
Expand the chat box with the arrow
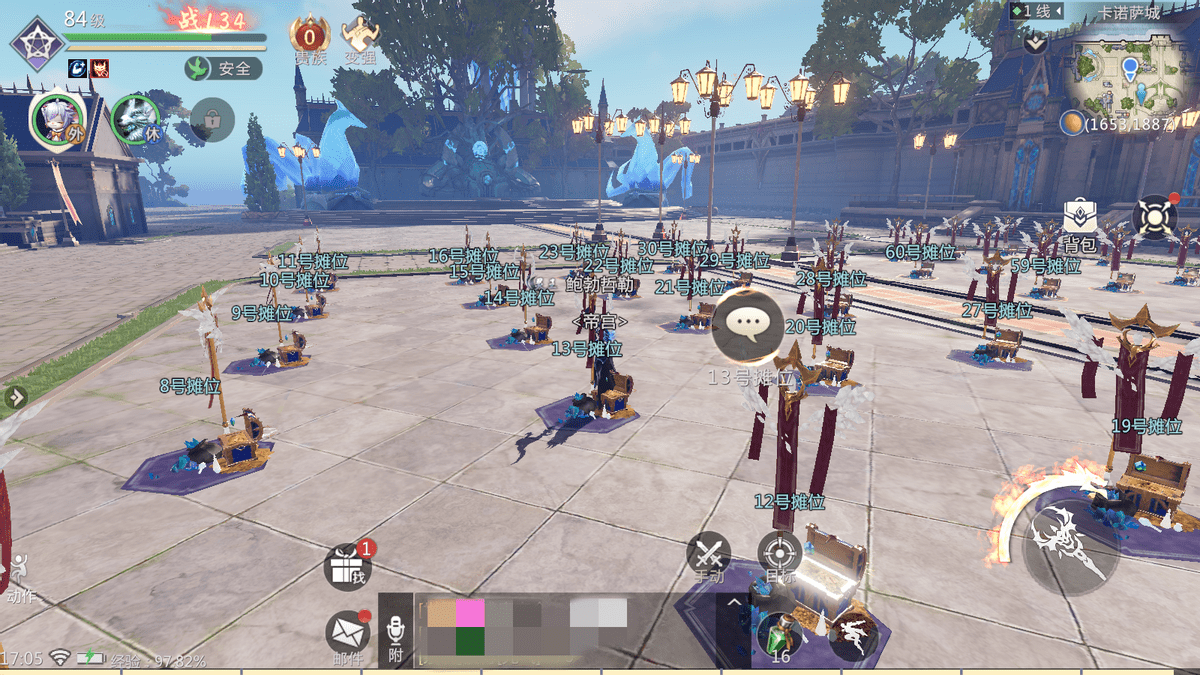click(735, 602)
